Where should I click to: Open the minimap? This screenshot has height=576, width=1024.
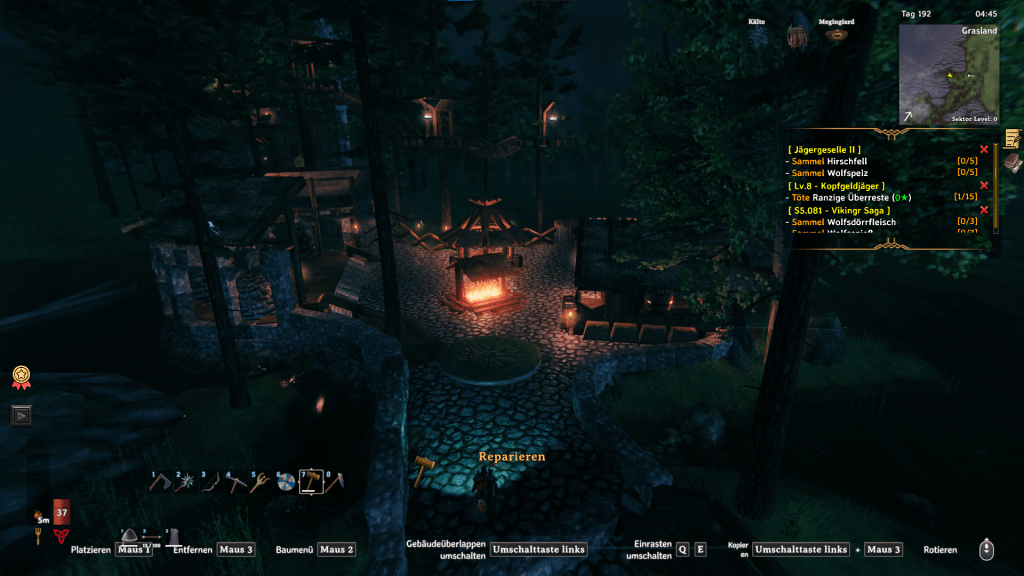click(x=948, y=73)
